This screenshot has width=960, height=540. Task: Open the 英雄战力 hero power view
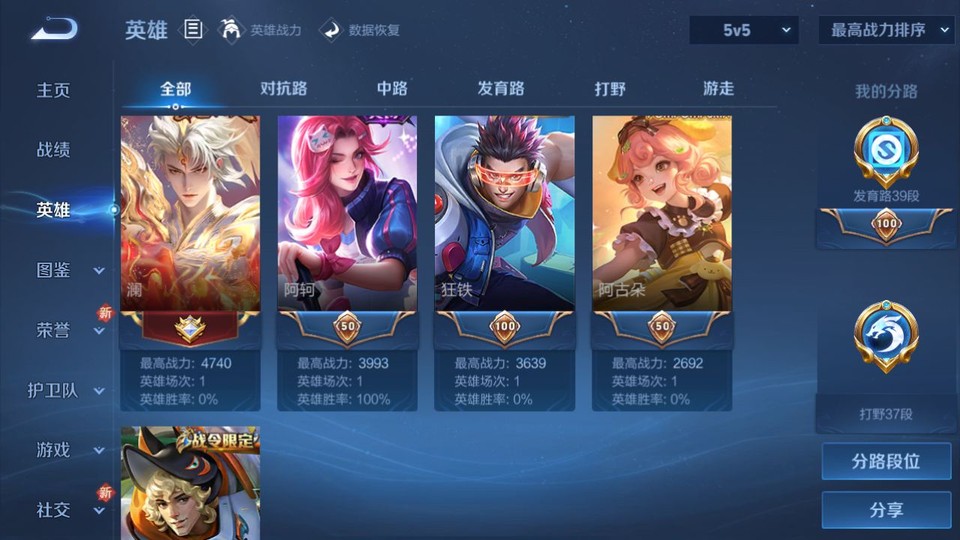[260, 30]
